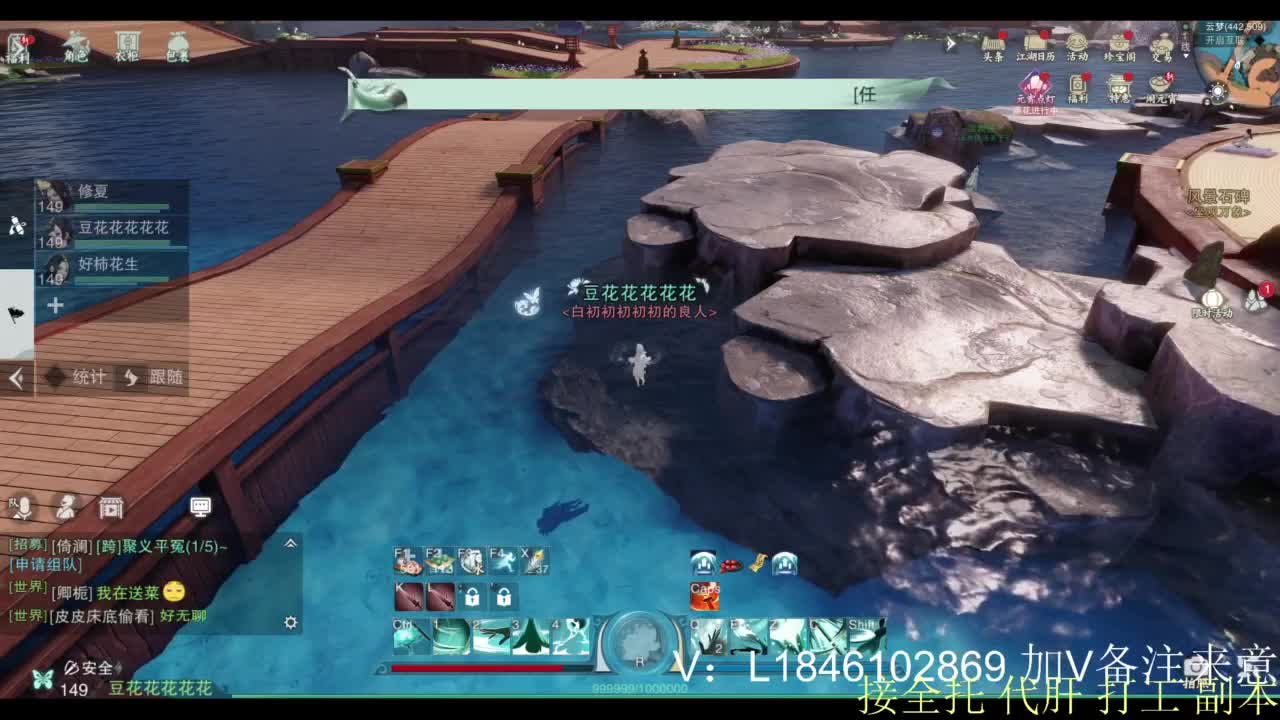Select team member 好柿花生
The width and height of the screenshot is (1280, 720).
[x=107, y=263]
